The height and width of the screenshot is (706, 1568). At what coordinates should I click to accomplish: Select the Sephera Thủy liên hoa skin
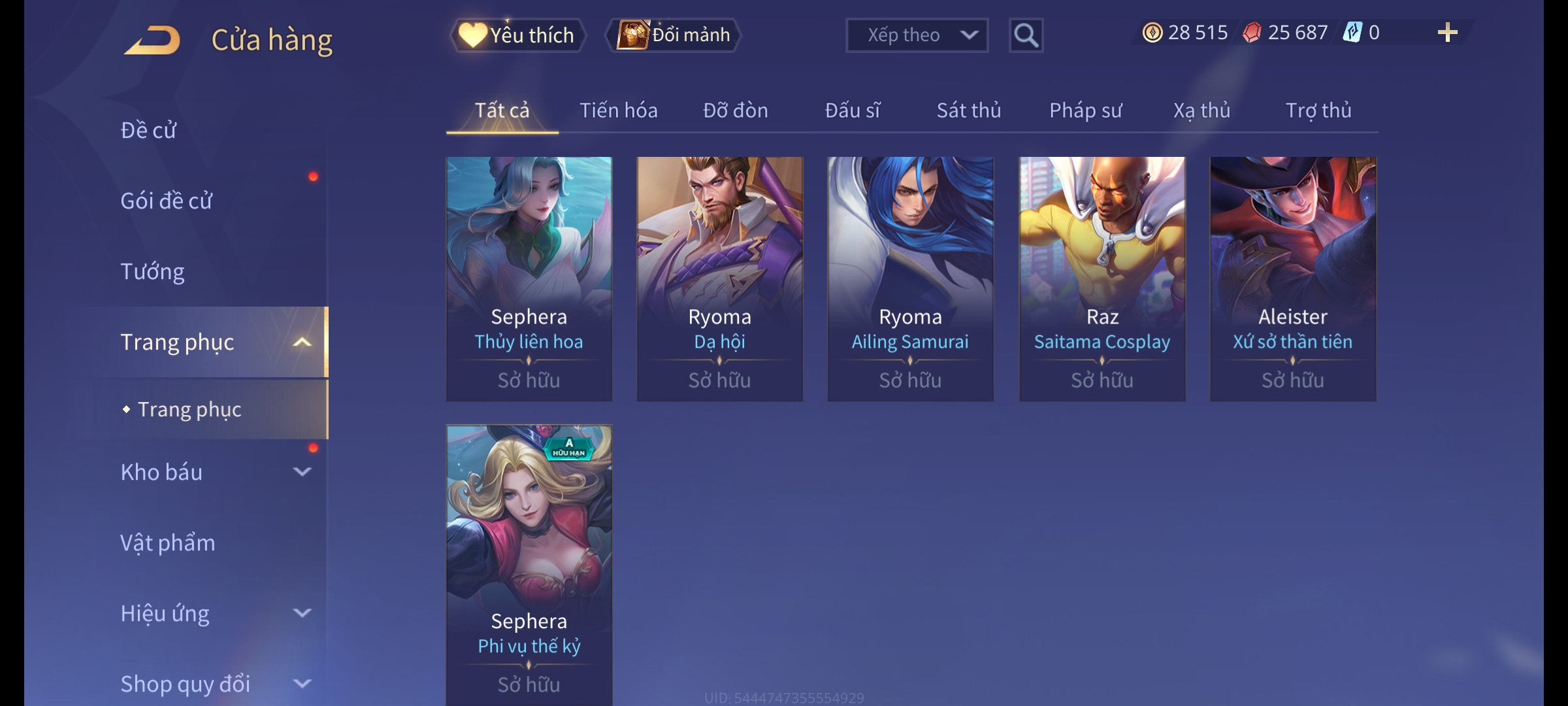[529, 278]
